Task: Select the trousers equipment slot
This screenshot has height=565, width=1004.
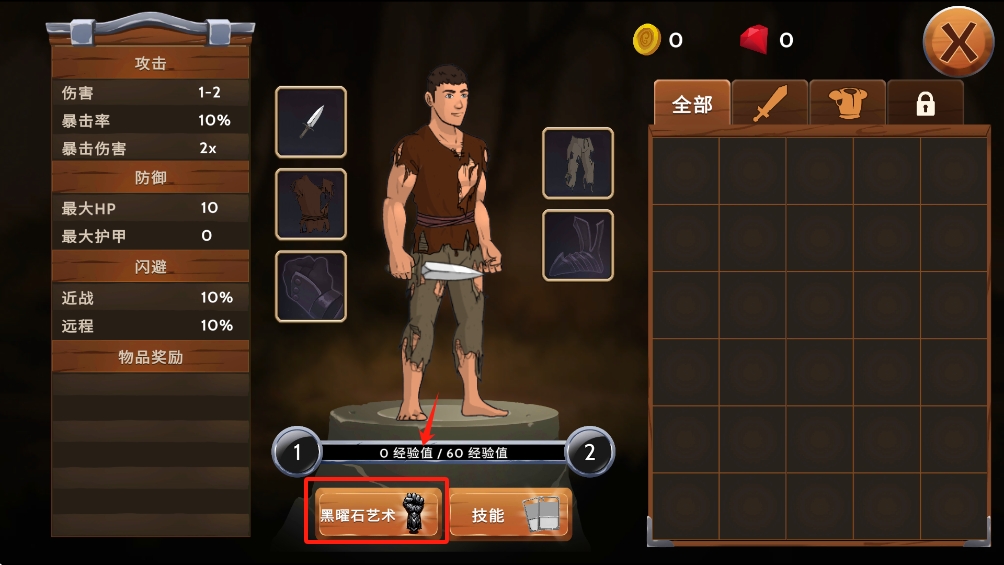Action: pyautogui.click(x=578, y=163)
